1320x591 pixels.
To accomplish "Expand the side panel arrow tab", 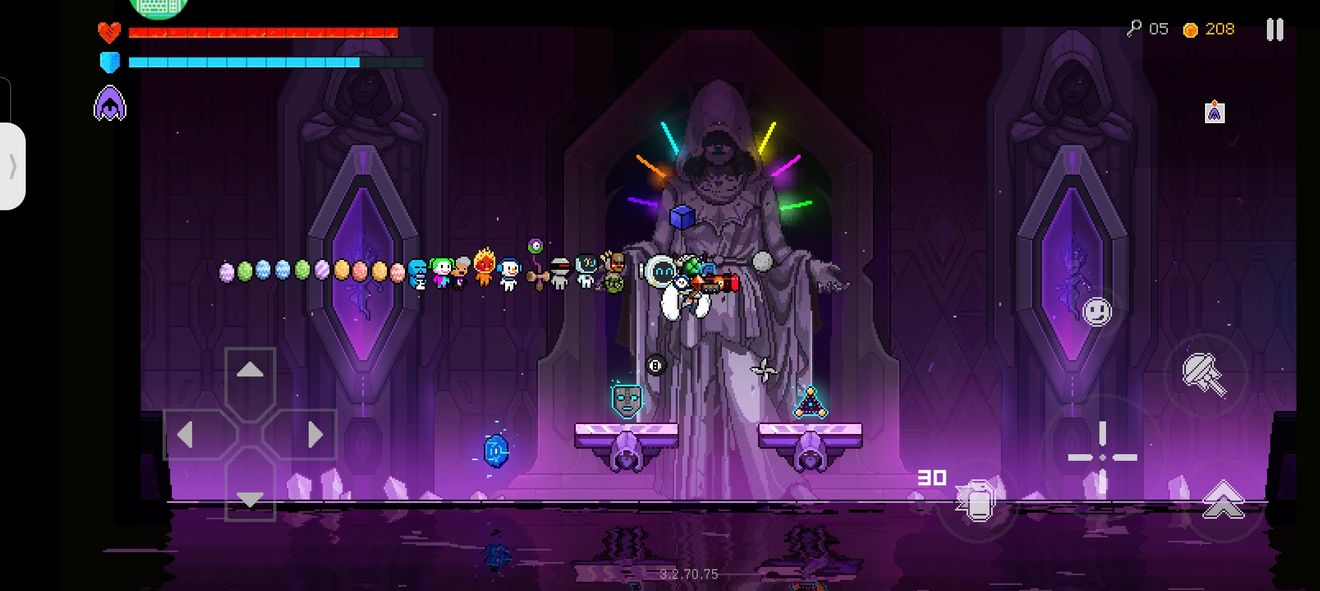I will click(x=13, y=166).
